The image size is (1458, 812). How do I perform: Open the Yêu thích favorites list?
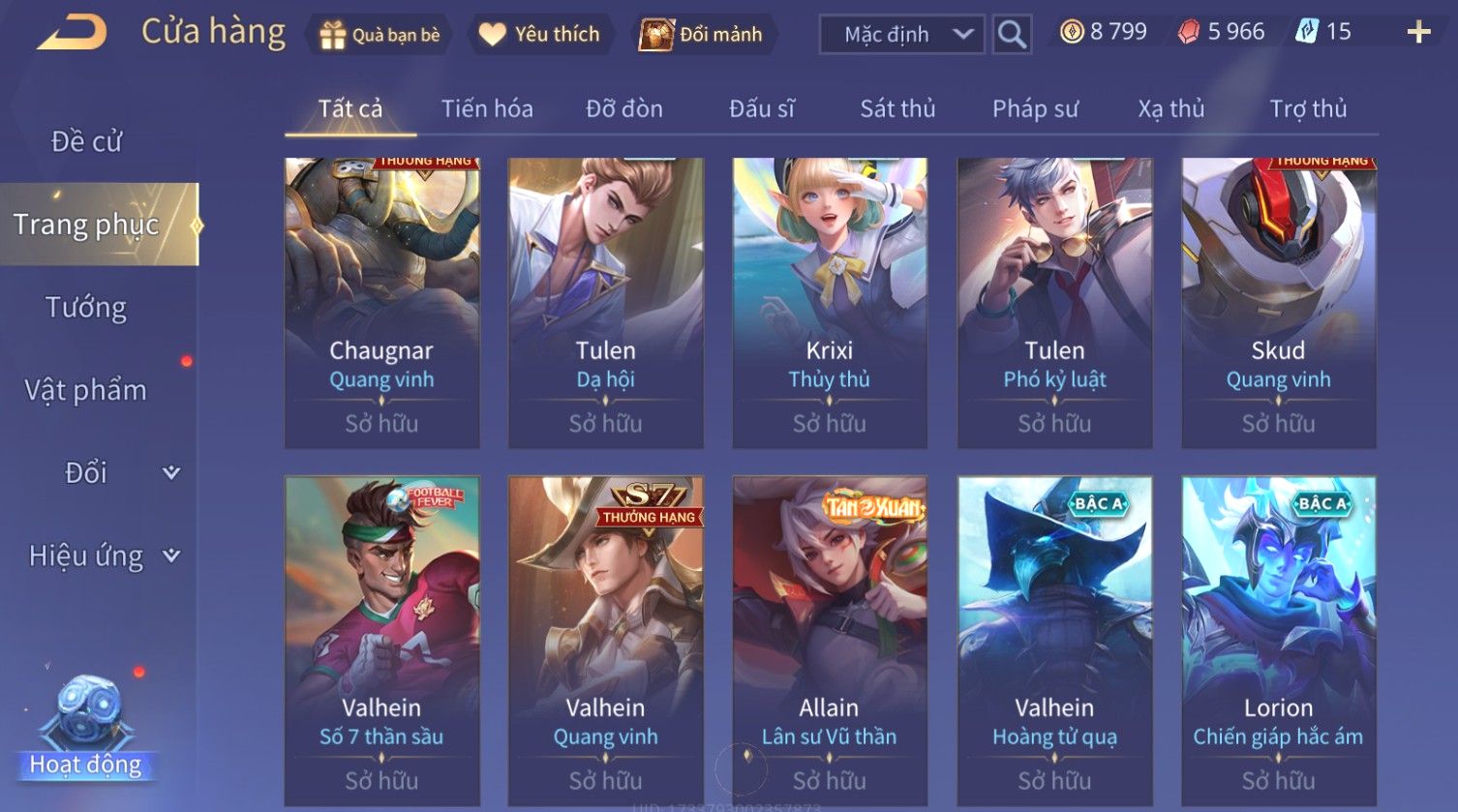[539, 35]
